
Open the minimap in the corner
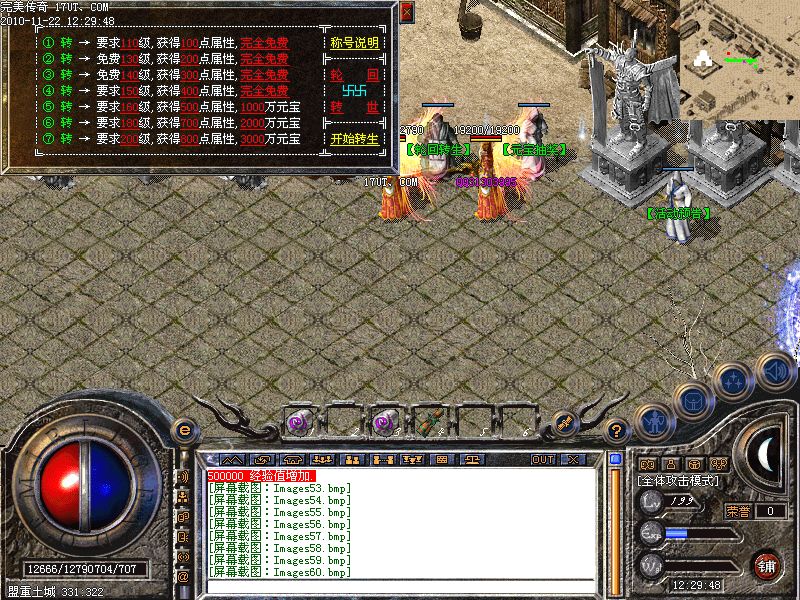(x=740, y=58)
